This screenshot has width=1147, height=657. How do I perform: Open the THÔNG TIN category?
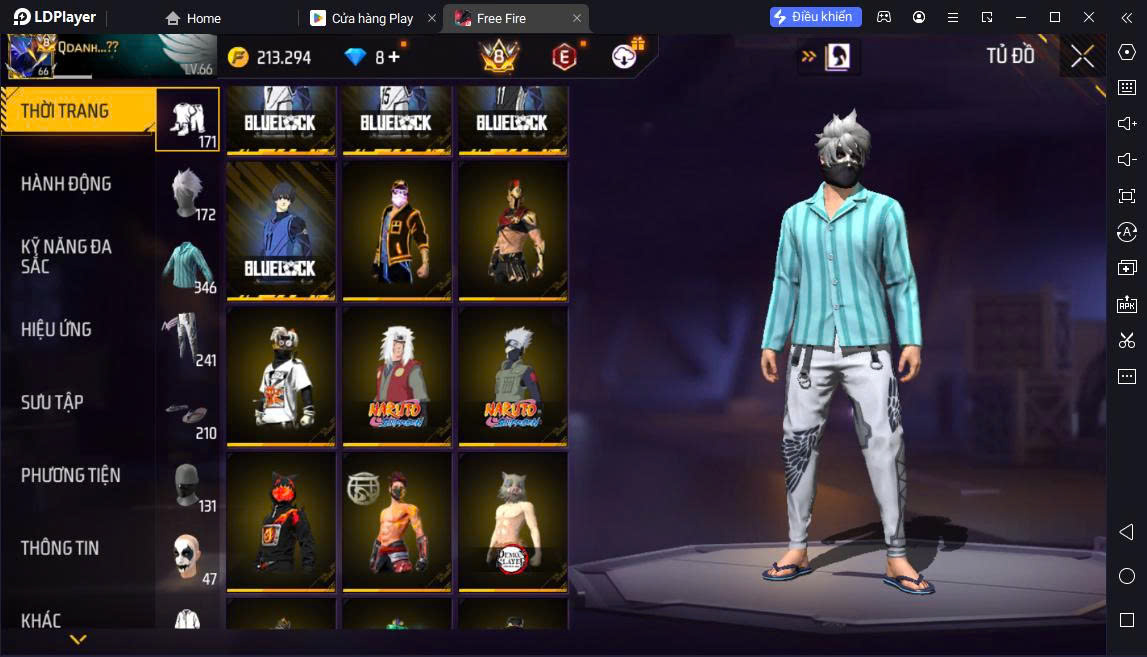61,548
